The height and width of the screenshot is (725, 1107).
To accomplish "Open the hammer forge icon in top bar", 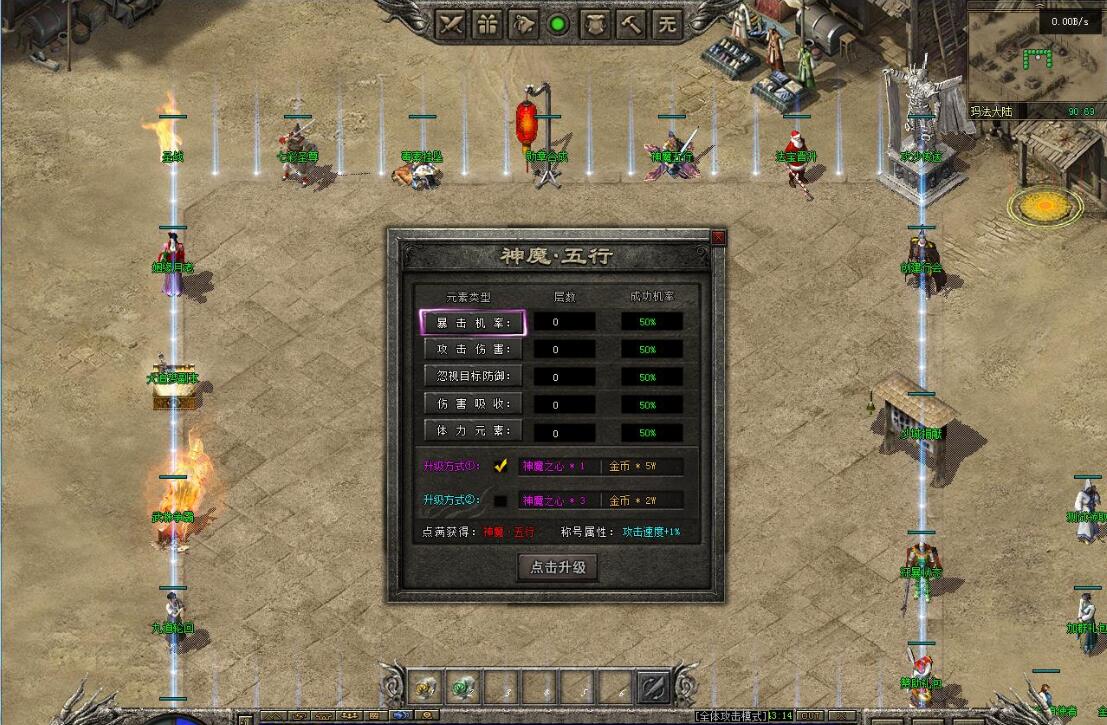I will pos(630,23).
